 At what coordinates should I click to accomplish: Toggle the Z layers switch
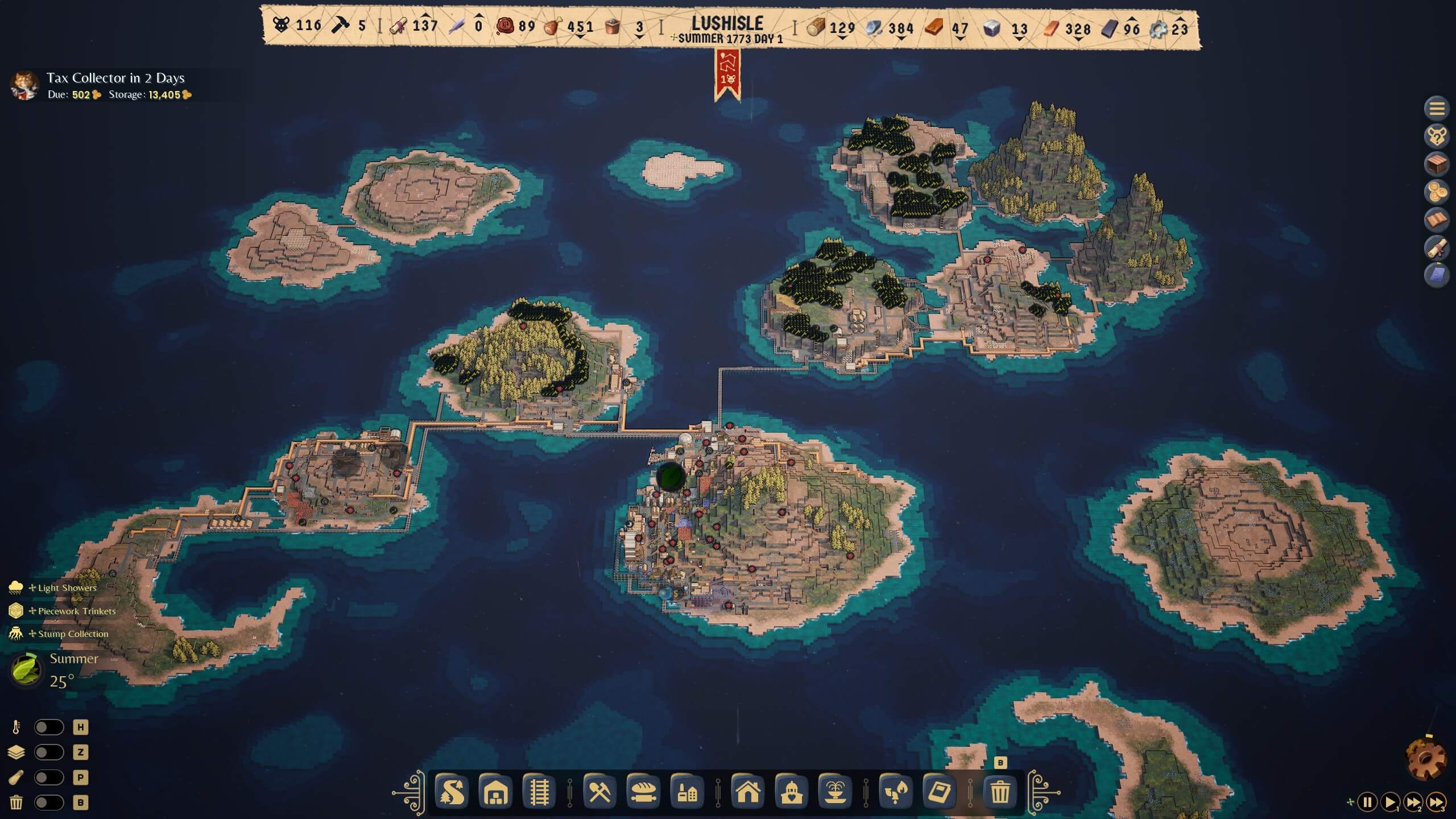pos(50,752)
